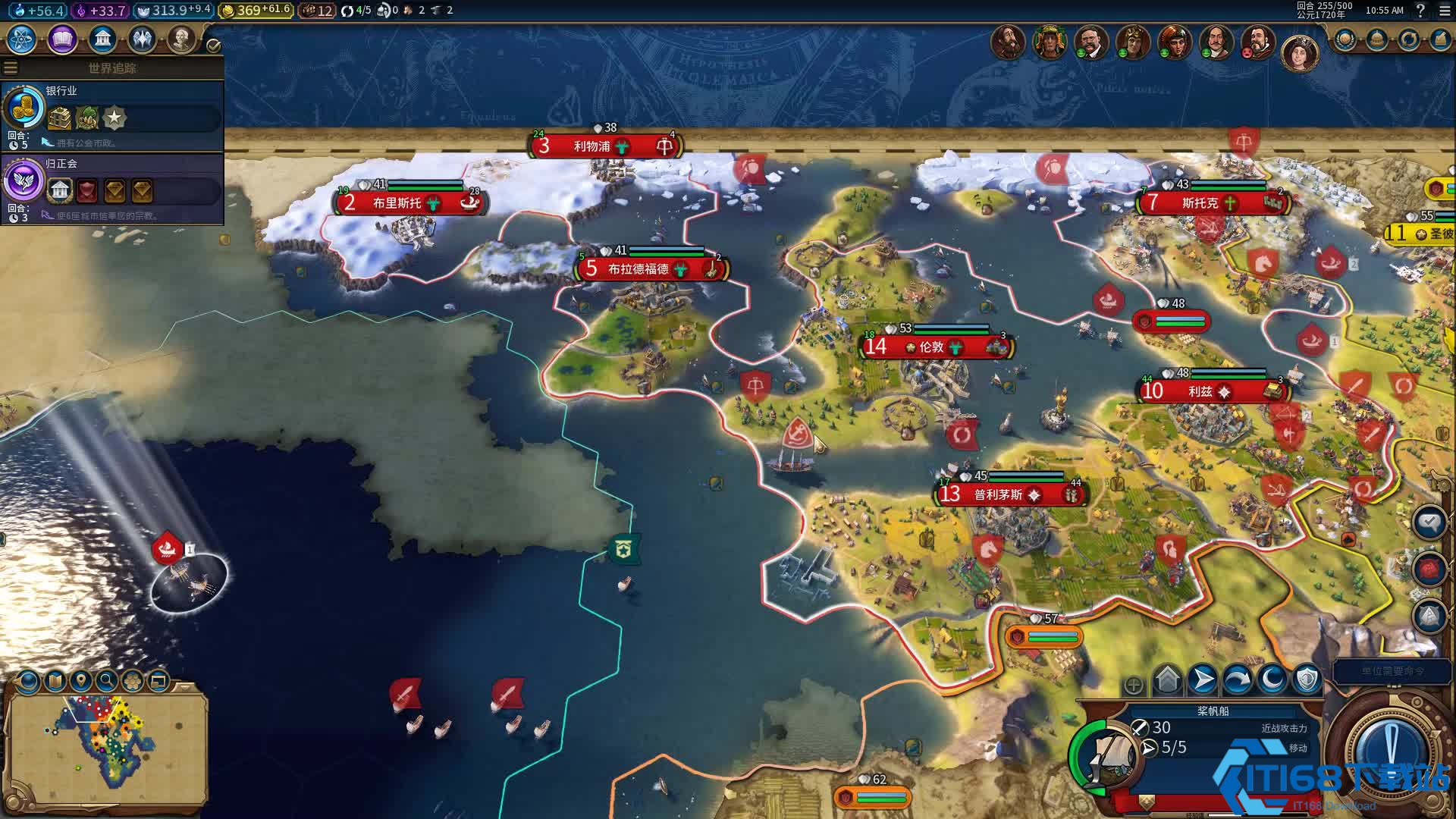Activate the unit fortify shield action
1456x819 pixels.
pos(1307,680)
